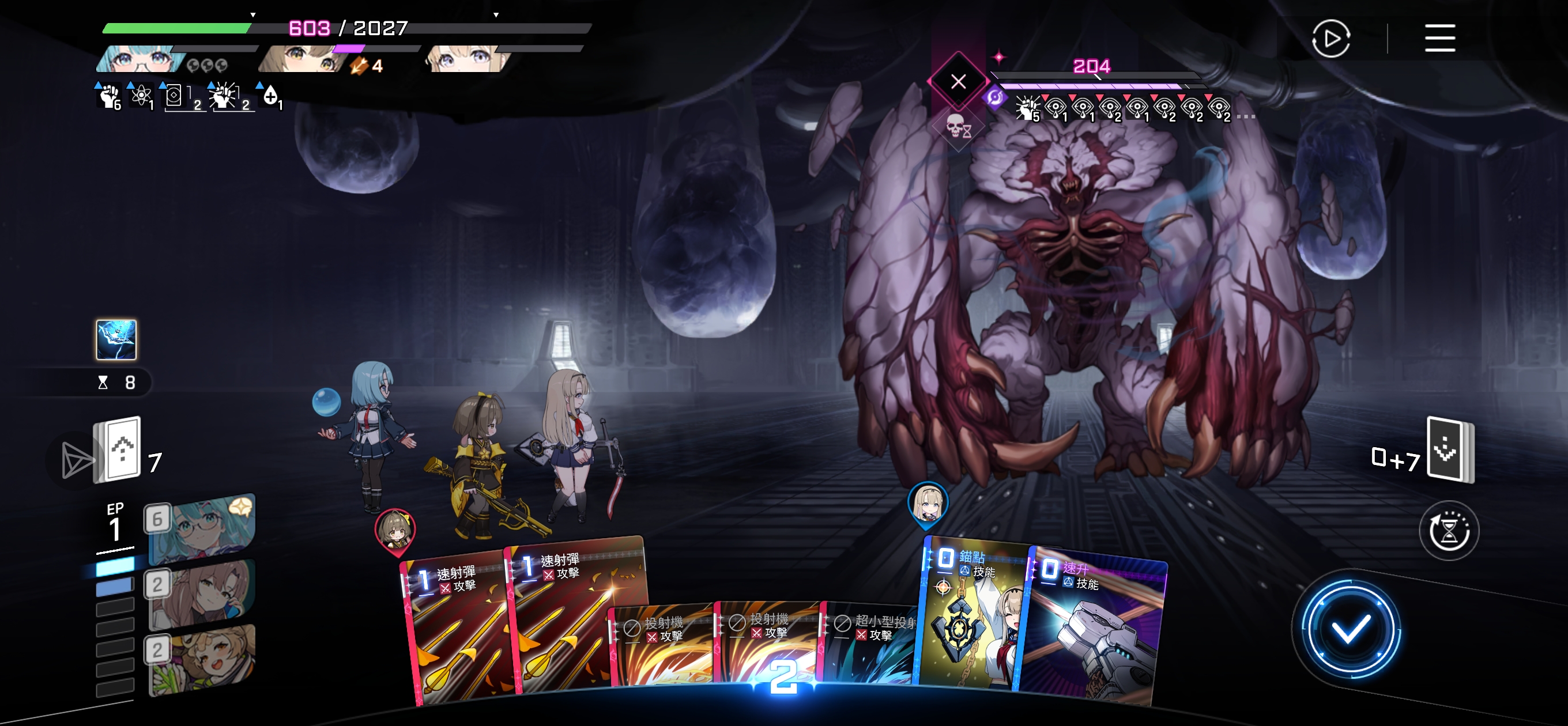Open the draw pile deck with 7 cards
The image size is (1568, 726).
(x=118, y=451)
